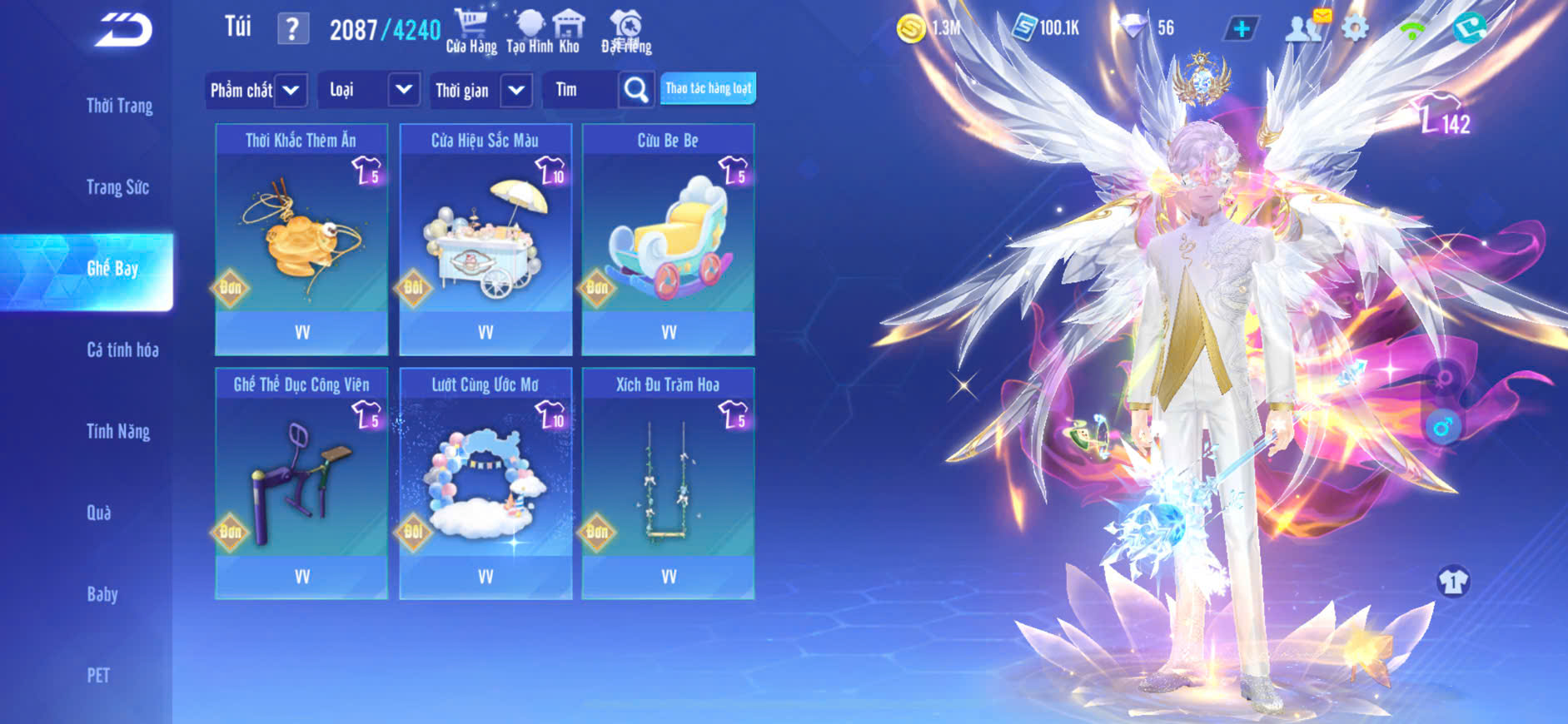The image size is (1568, 724).
Task: Activate Thao tác hàng loạt button
Action: click(x=708, y=88)
